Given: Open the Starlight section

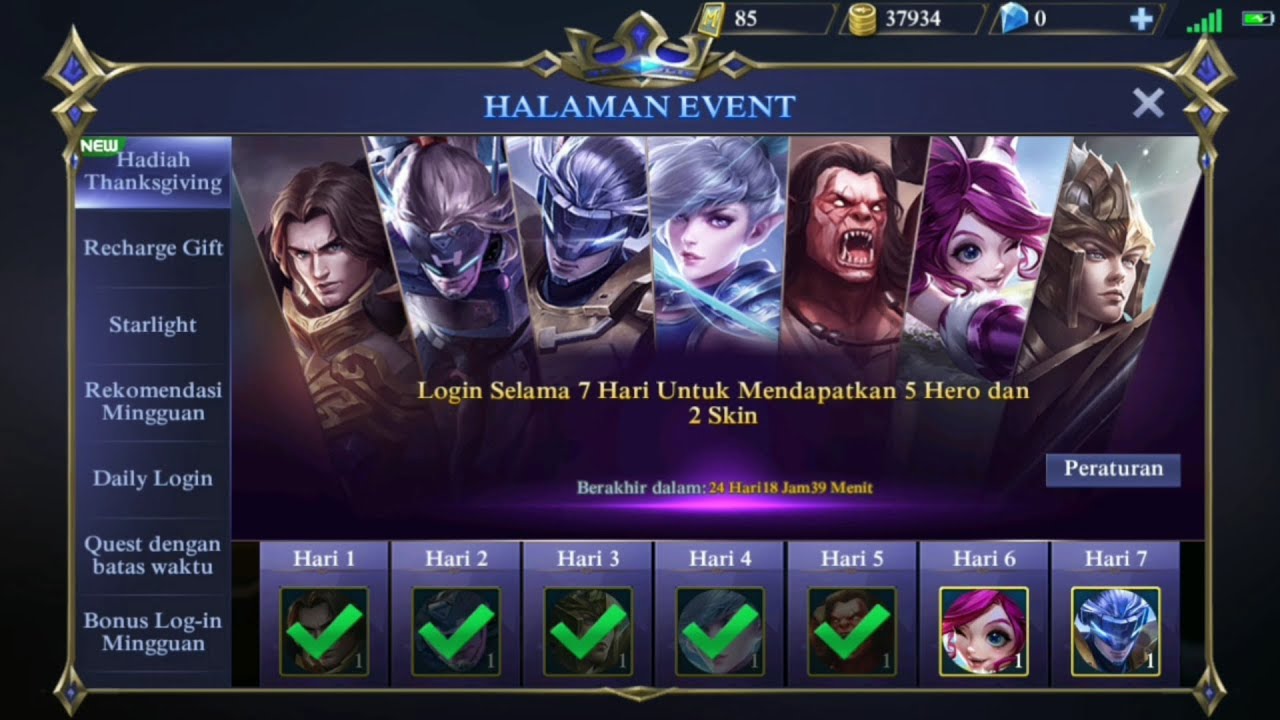Looking at the screenshot, I should pos(152,324).
